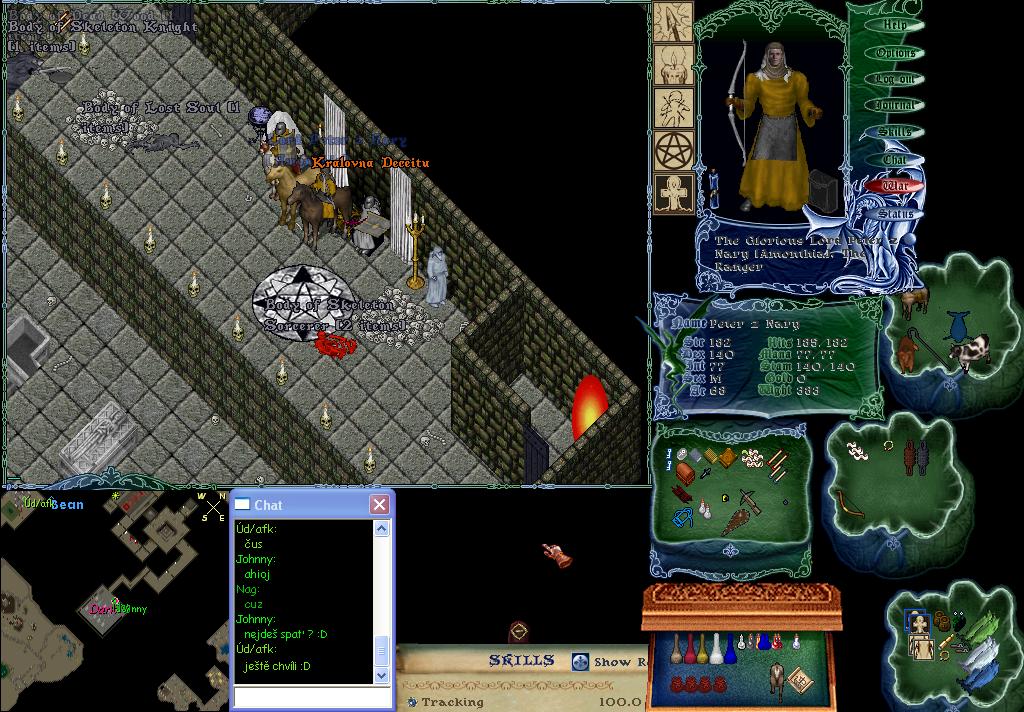Show the character Status window
Viewport: 1024px width, 712px height.
[895, 213]
